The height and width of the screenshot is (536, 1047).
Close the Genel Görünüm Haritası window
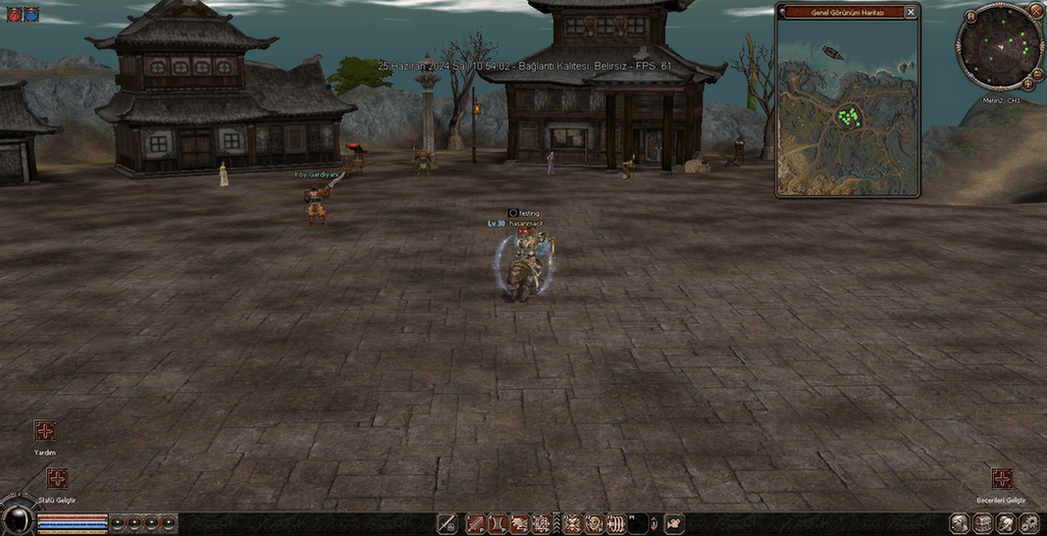click(911, 12)
